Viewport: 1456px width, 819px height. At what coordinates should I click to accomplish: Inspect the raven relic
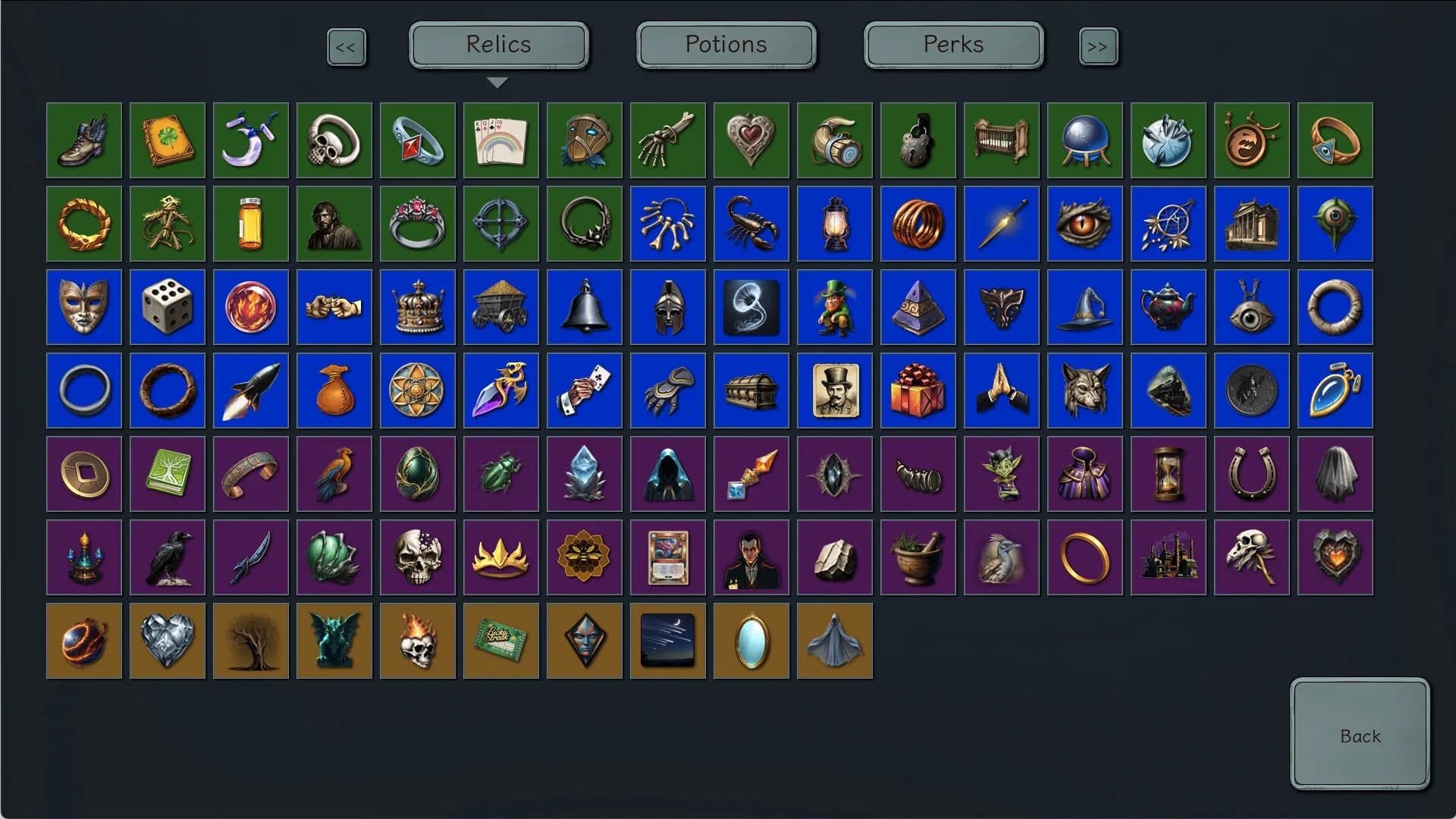(x=167, y=557)
